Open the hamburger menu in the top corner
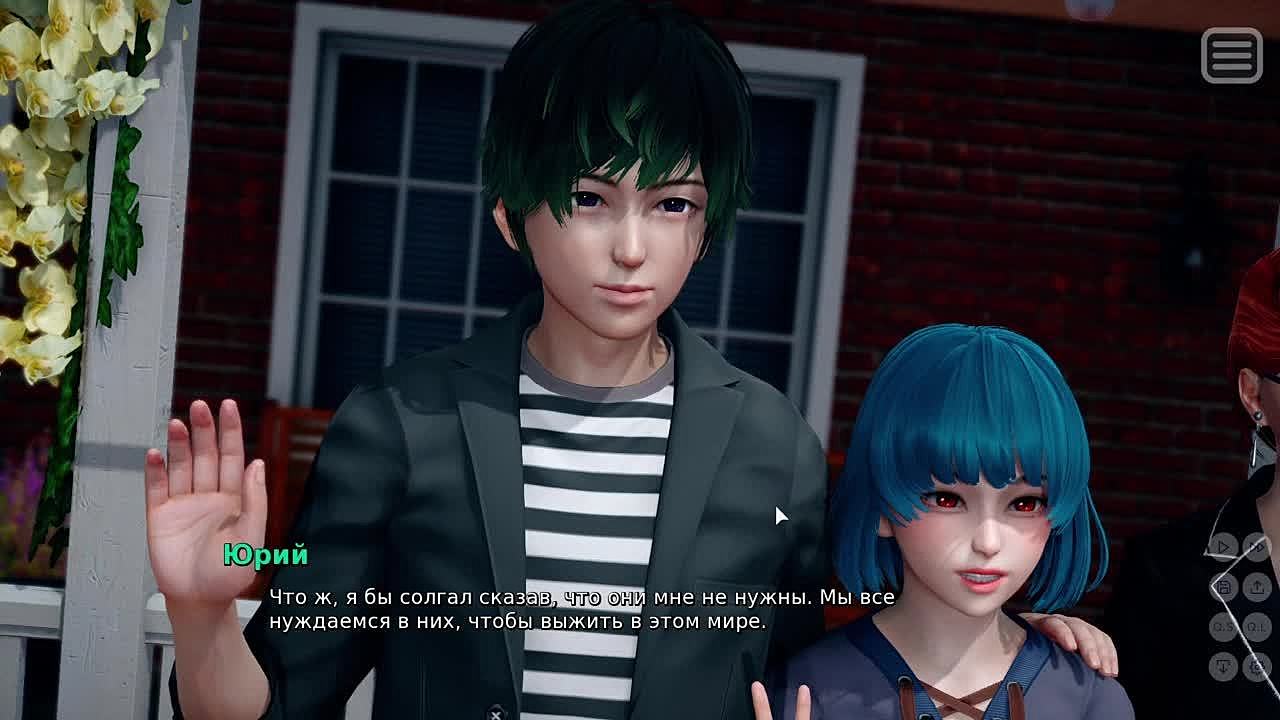 coord(1231,55)
